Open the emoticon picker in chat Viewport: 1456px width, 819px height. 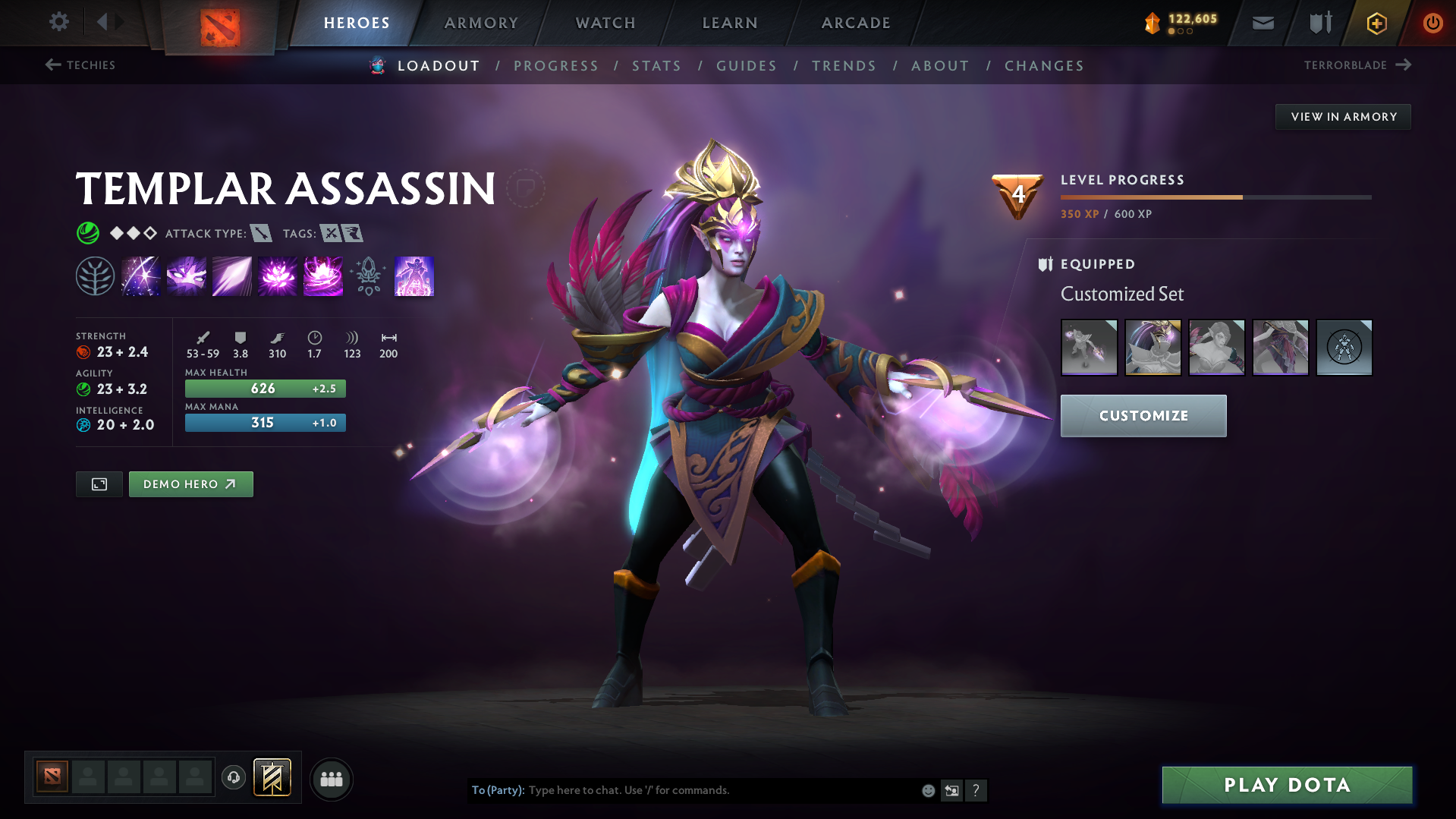[928, 789]
